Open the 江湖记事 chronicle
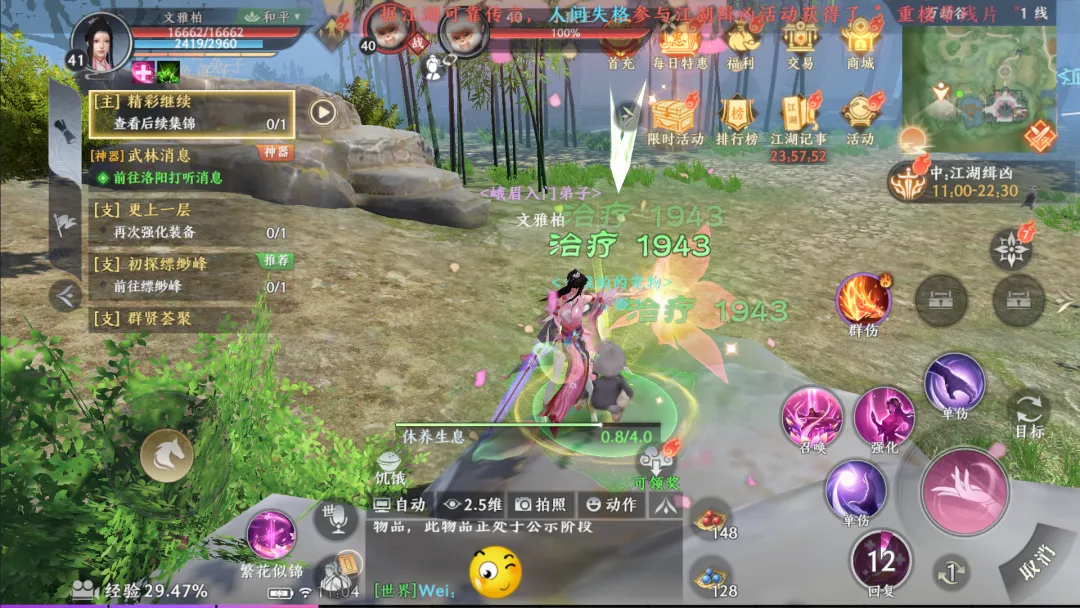 [x=798, y=120]
